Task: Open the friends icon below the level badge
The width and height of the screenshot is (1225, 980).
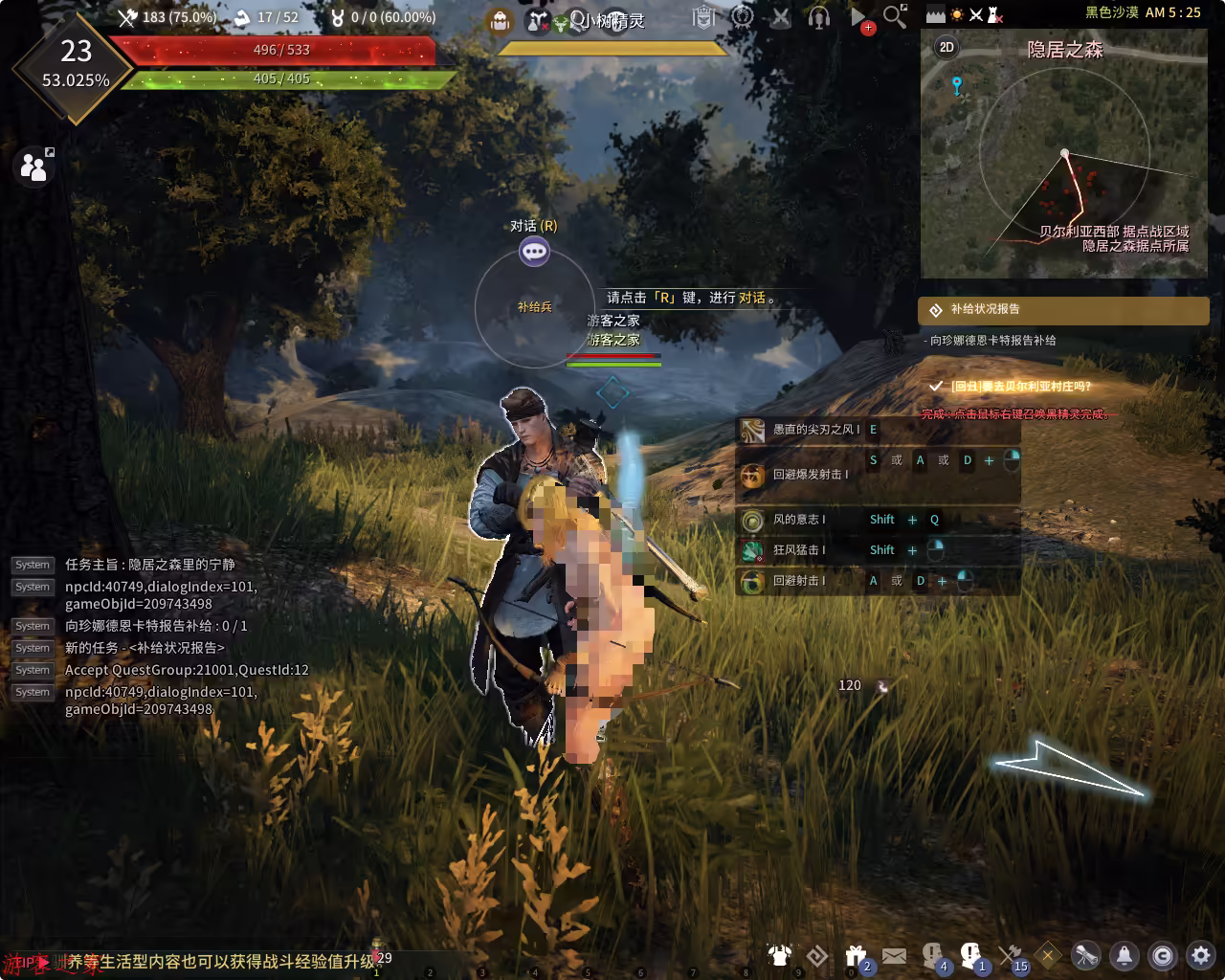Action: 33,167
